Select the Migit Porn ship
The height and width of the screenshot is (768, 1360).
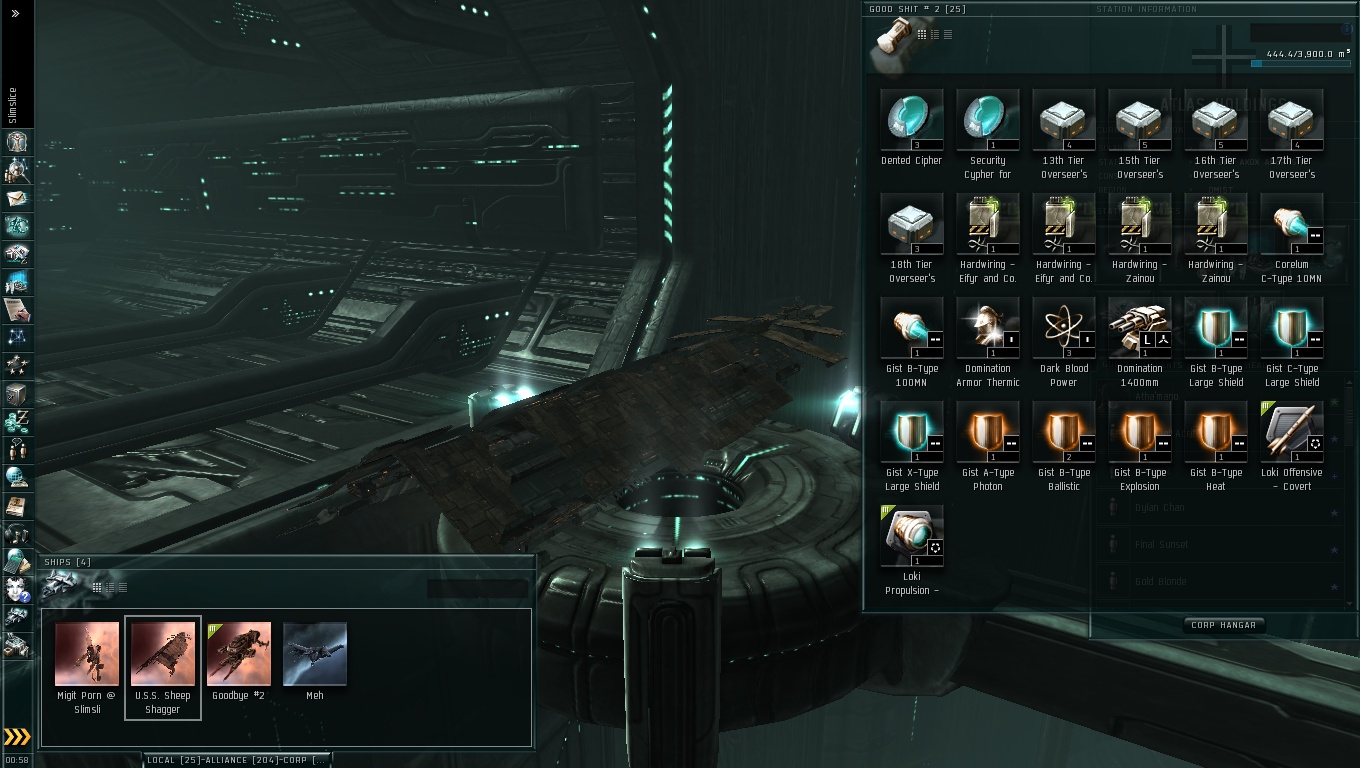click(x=86, y=654)
